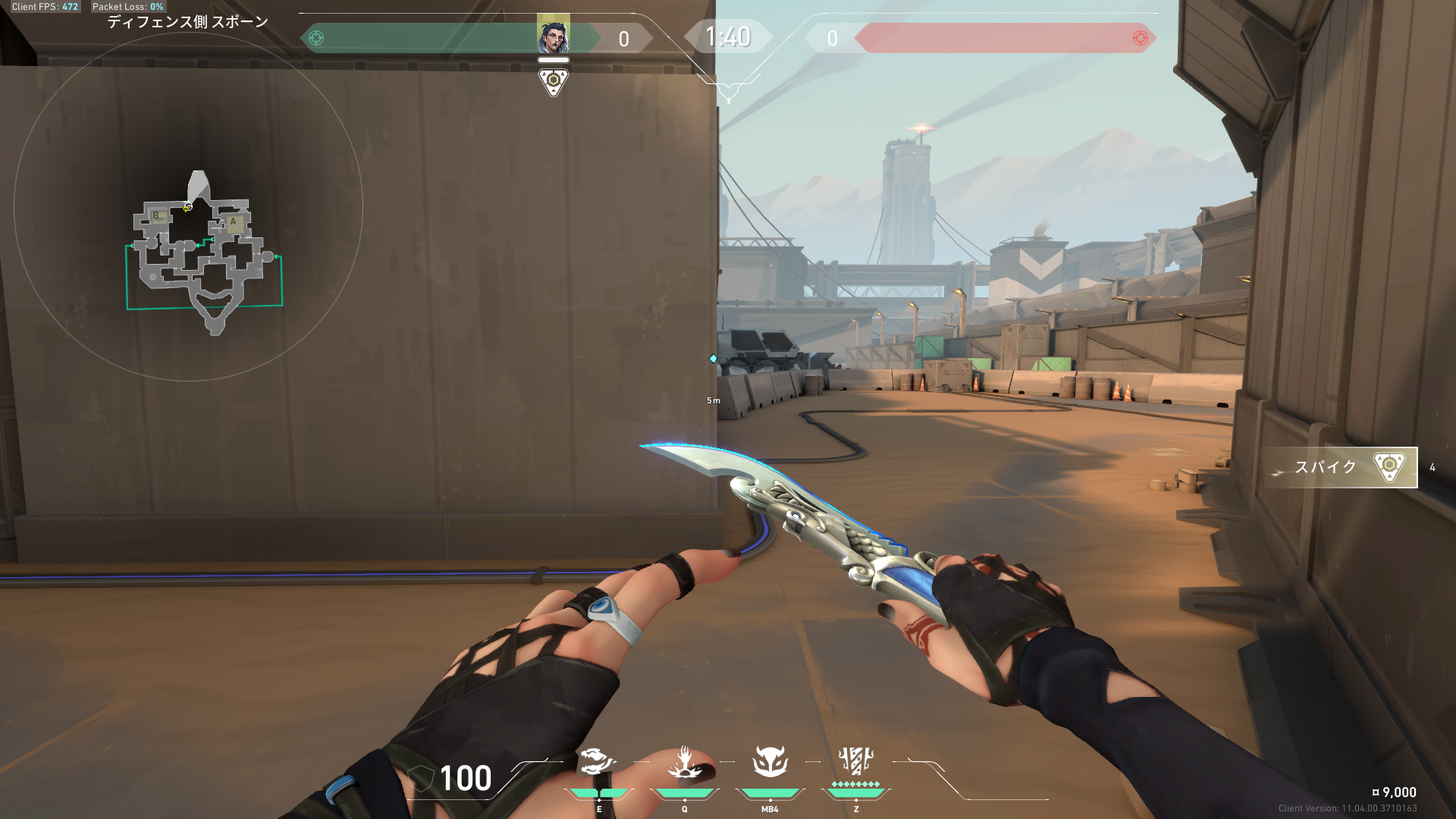Select the スパイク inventory slot
The width and height of the screenshot is (1456, 819).
click(1340, 467)
